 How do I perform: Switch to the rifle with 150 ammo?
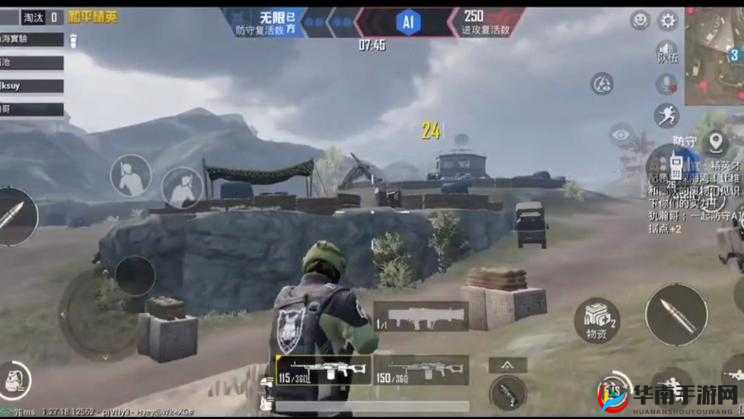point(421,370)
